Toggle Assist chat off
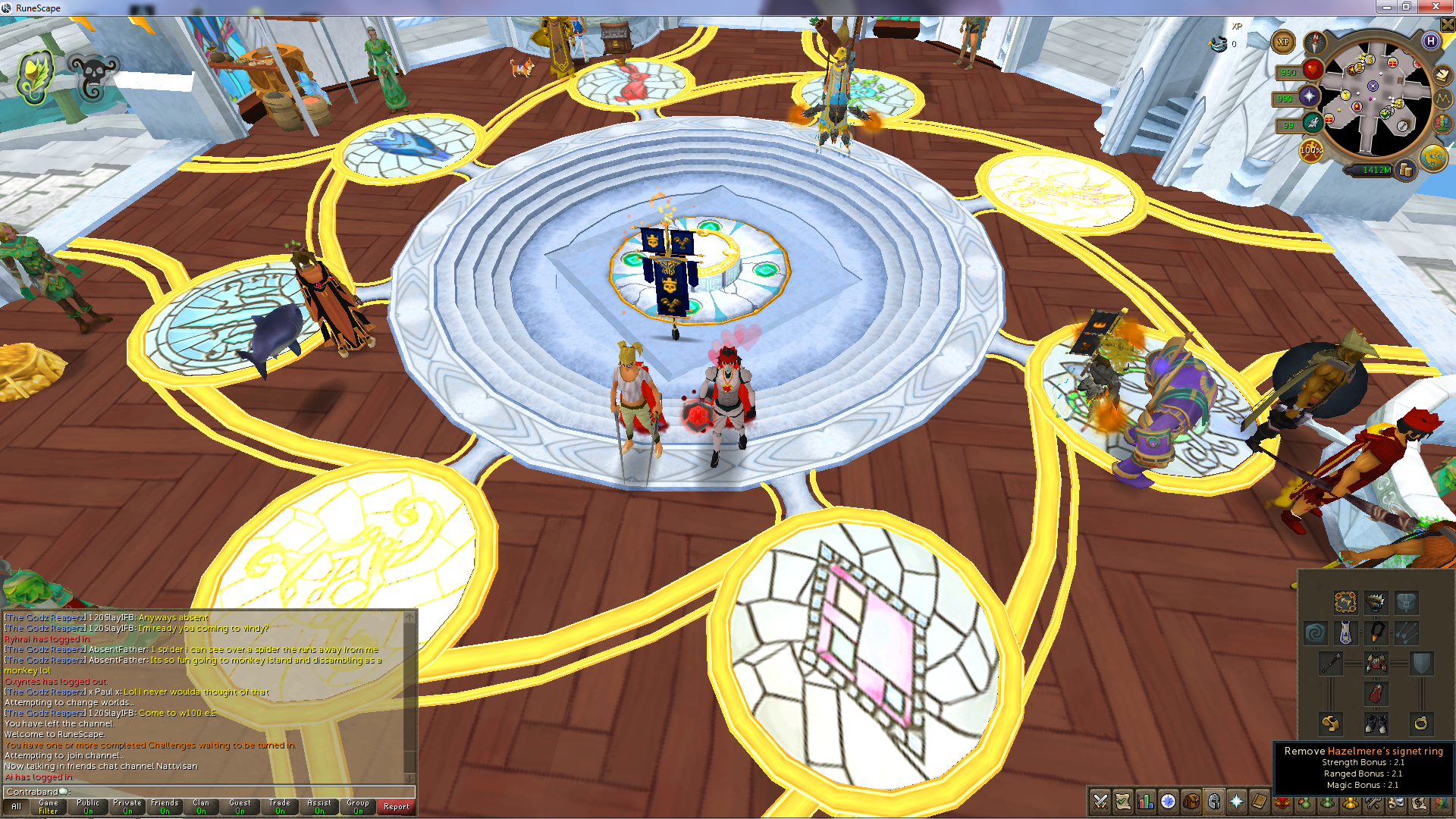Image resolution: width=1456 pixels, height=819 pixels. coord(318,808)
